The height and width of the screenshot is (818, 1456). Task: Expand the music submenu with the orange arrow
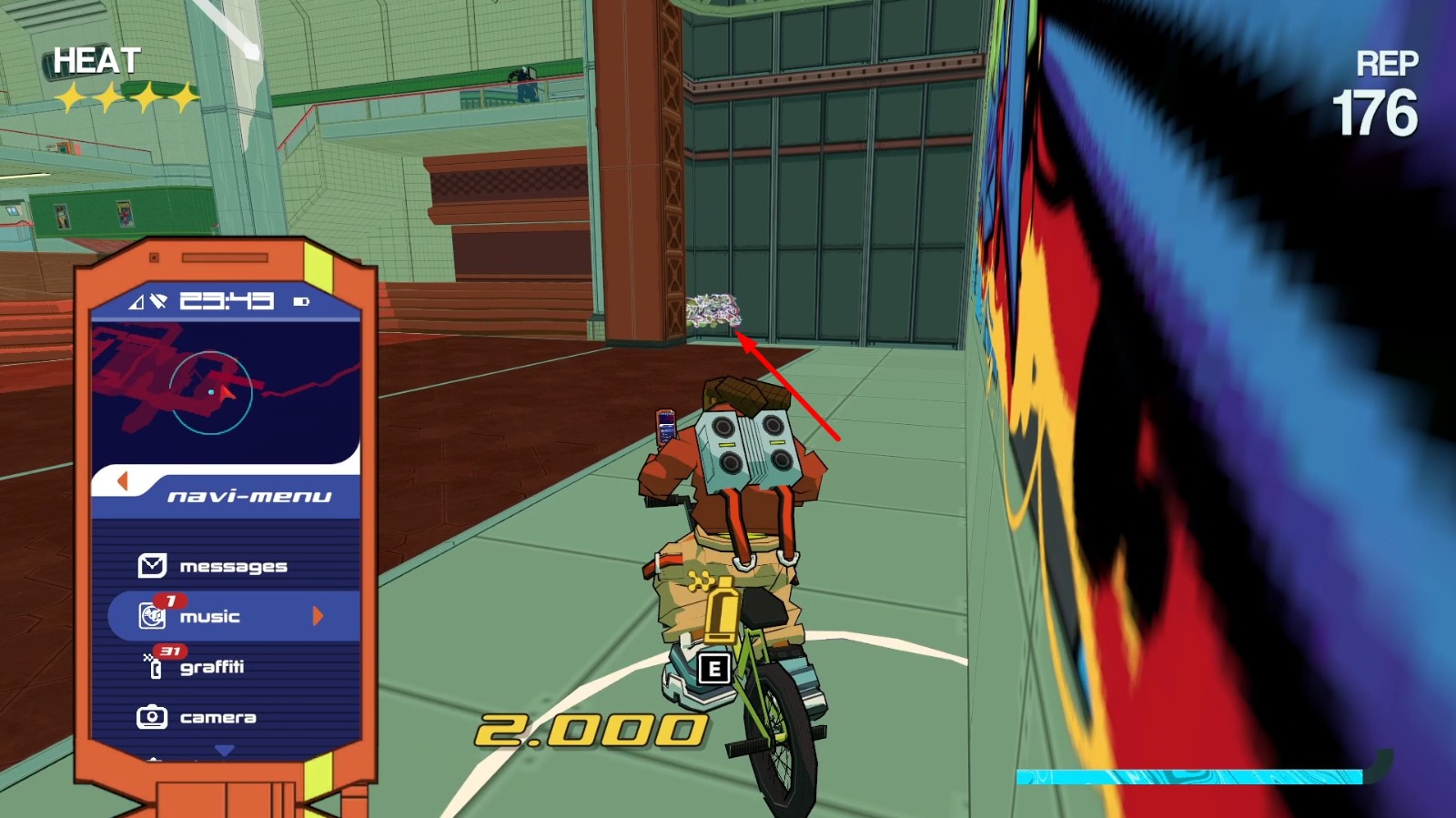coord(318,616)
